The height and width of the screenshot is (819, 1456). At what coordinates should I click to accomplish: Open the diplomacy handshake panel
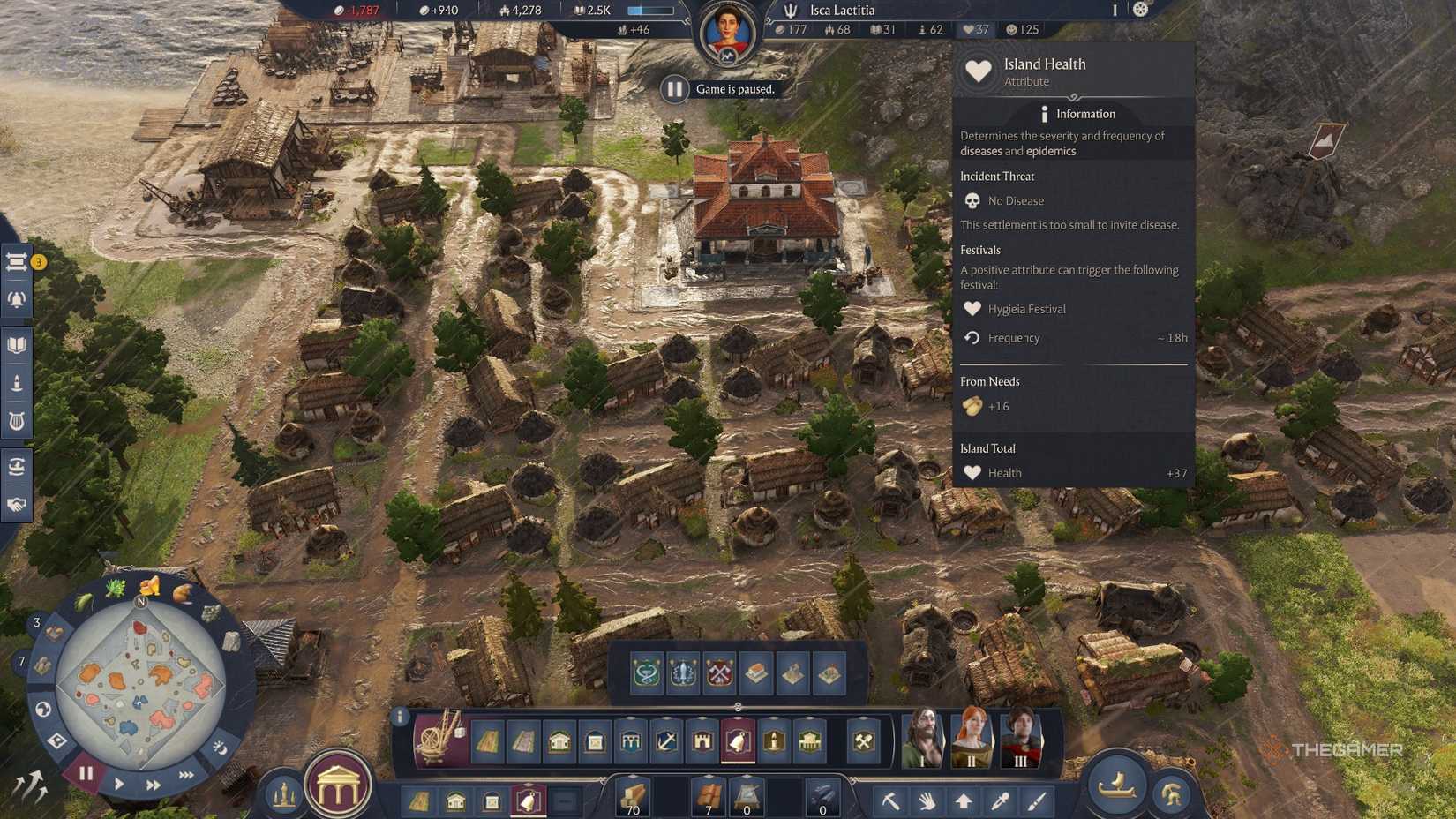(16, 506)
